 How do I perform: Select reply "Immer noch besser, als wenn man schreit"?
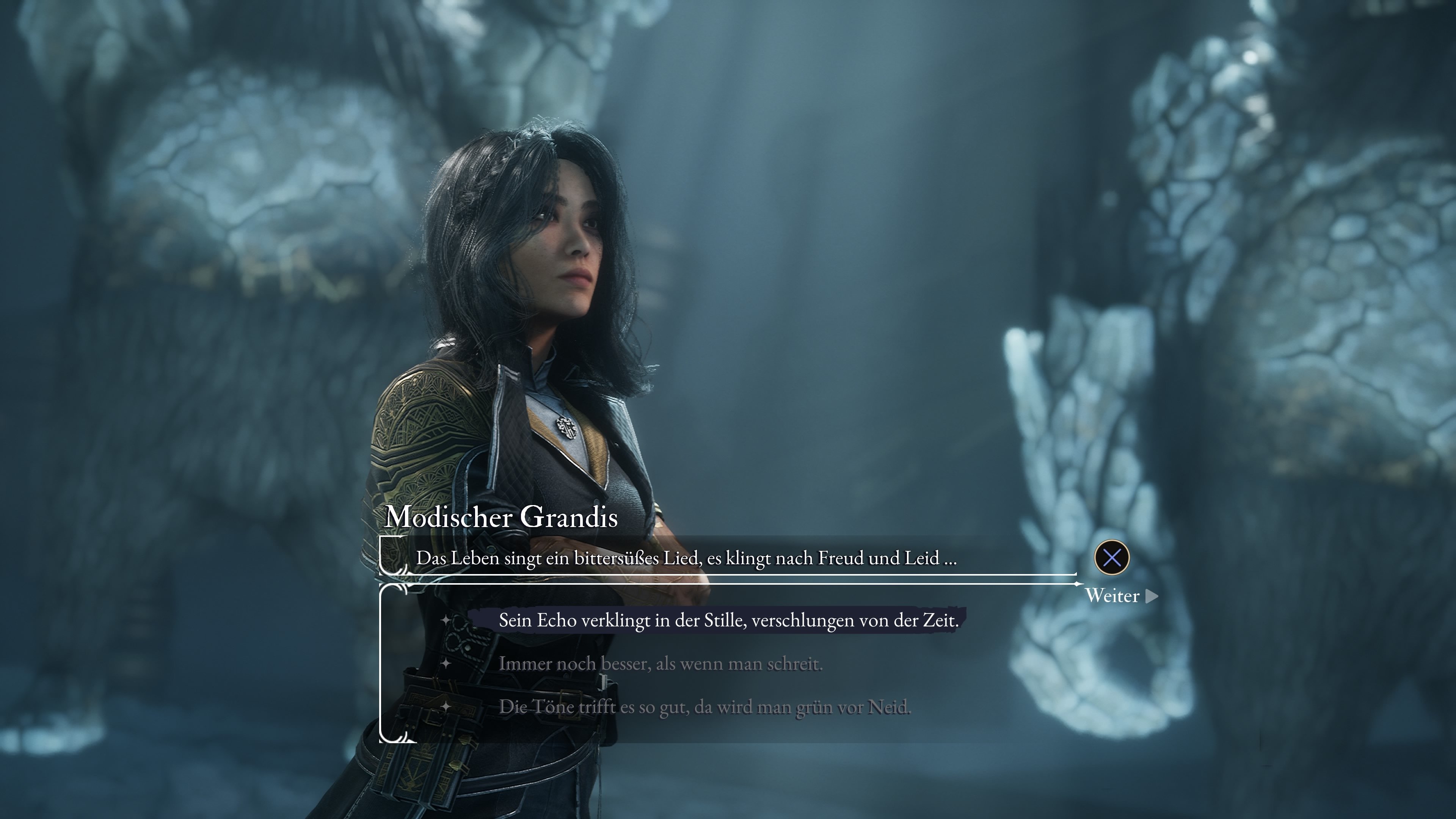pos(660,664)
